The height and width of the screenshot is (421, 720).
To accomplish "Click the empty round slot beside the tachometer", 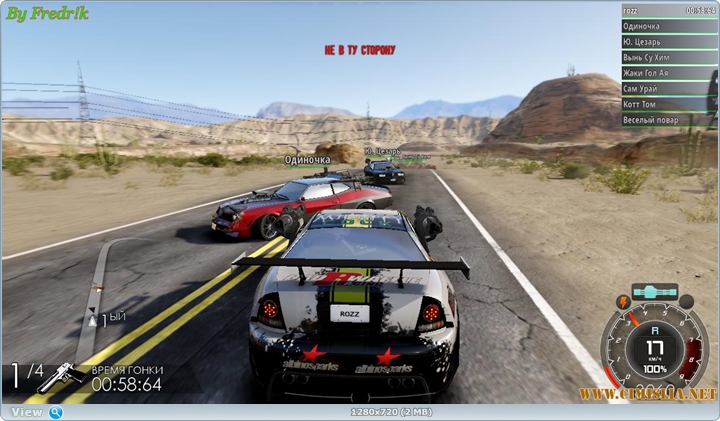I will click(x=687, y=301).
